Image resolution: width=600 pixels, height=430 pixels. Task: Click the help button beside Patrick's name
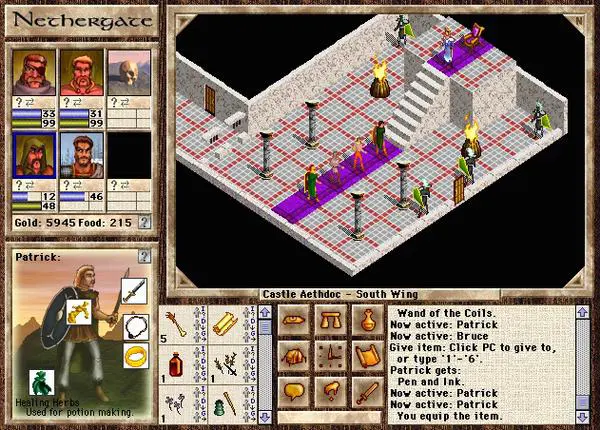pos(146,259)
